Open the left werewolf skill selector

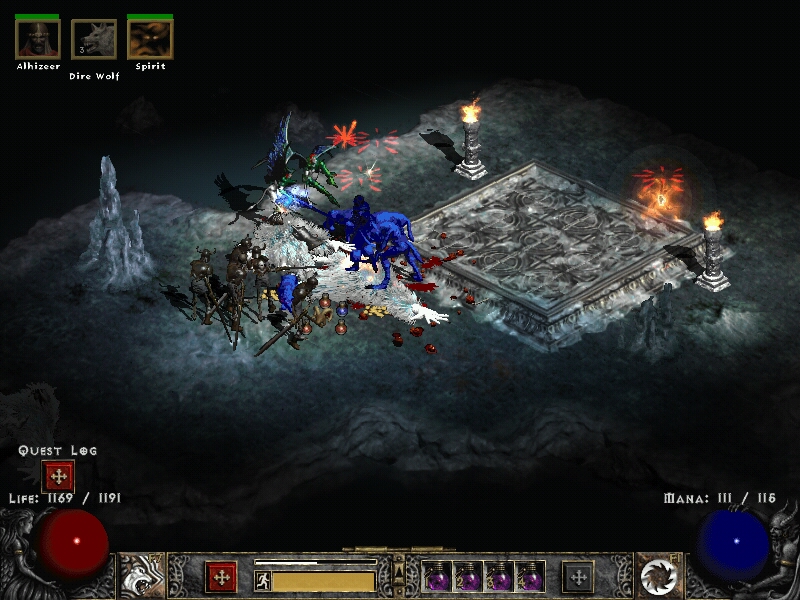(142, 576)
